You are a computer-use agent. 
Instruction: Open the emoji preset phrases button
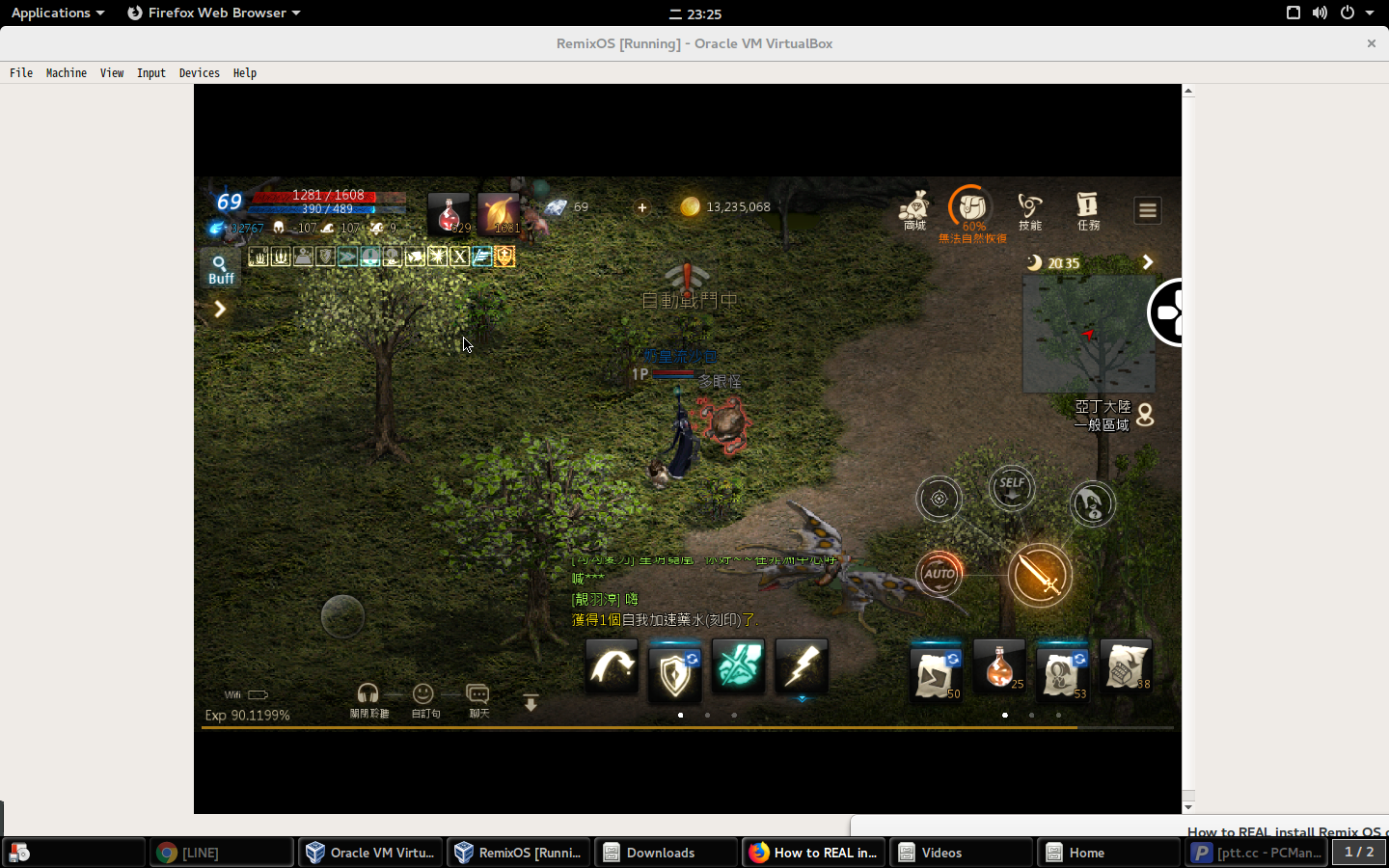point(423,699)
